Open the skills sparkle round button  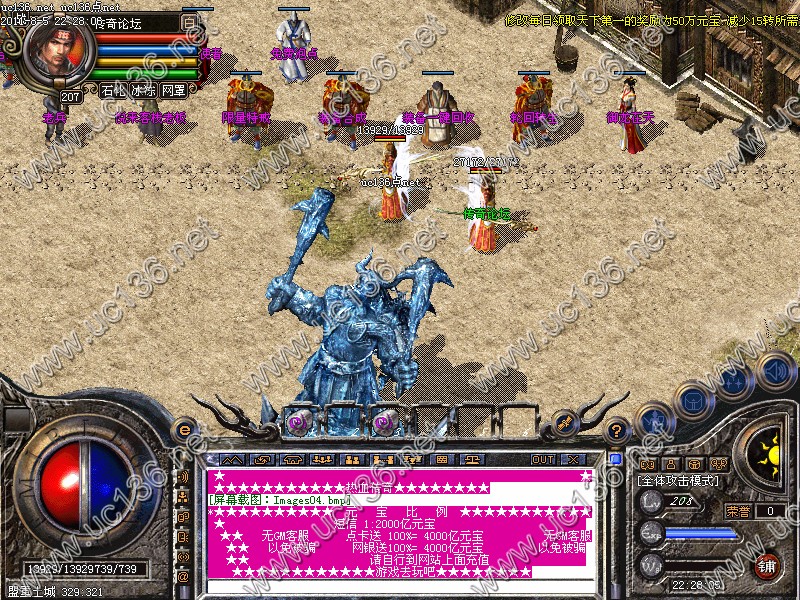736,382
